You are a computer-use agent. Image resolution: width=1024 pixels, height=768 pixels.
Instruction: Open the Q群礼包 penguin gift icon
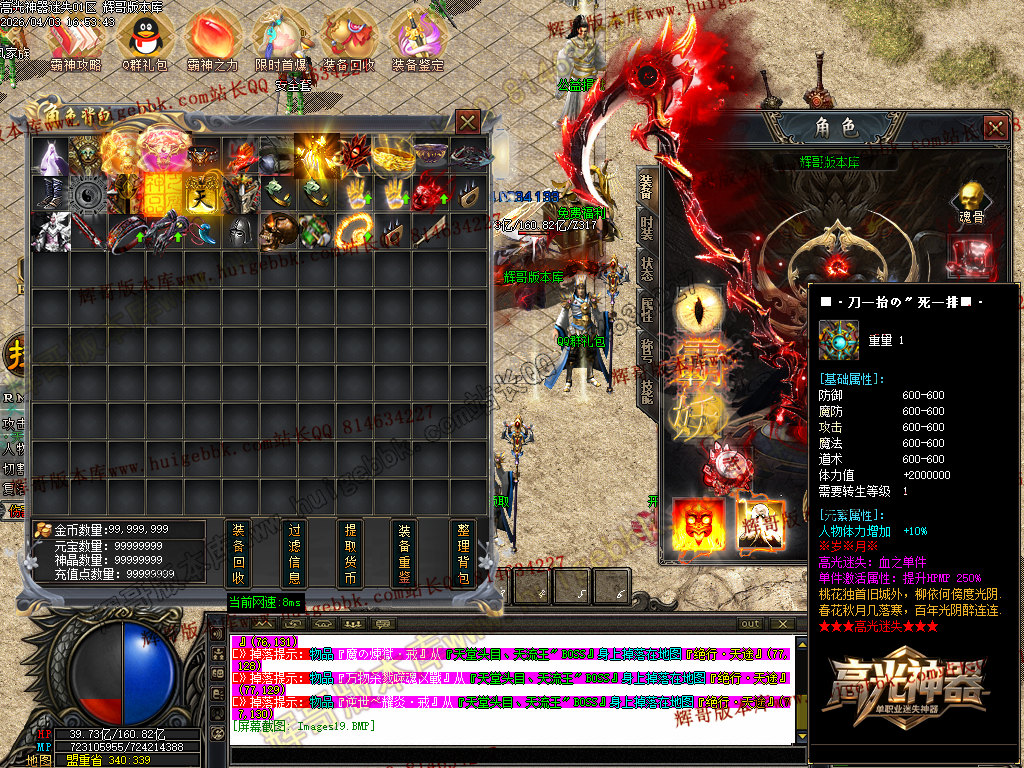[x=142, y=38]
